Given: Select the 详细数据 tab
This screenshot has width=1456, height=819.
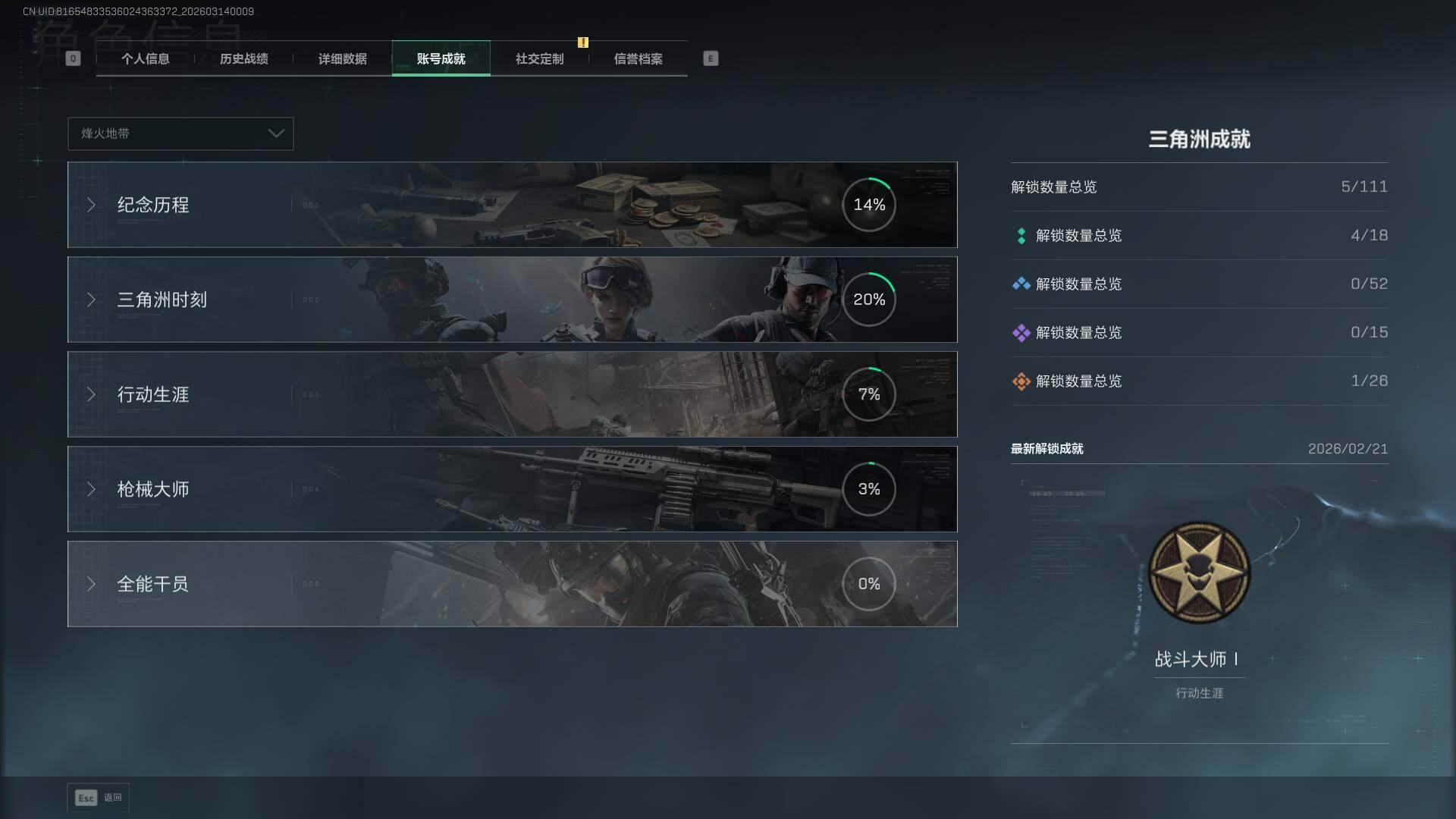Looking at the screenshot, I should click(342, 58).
